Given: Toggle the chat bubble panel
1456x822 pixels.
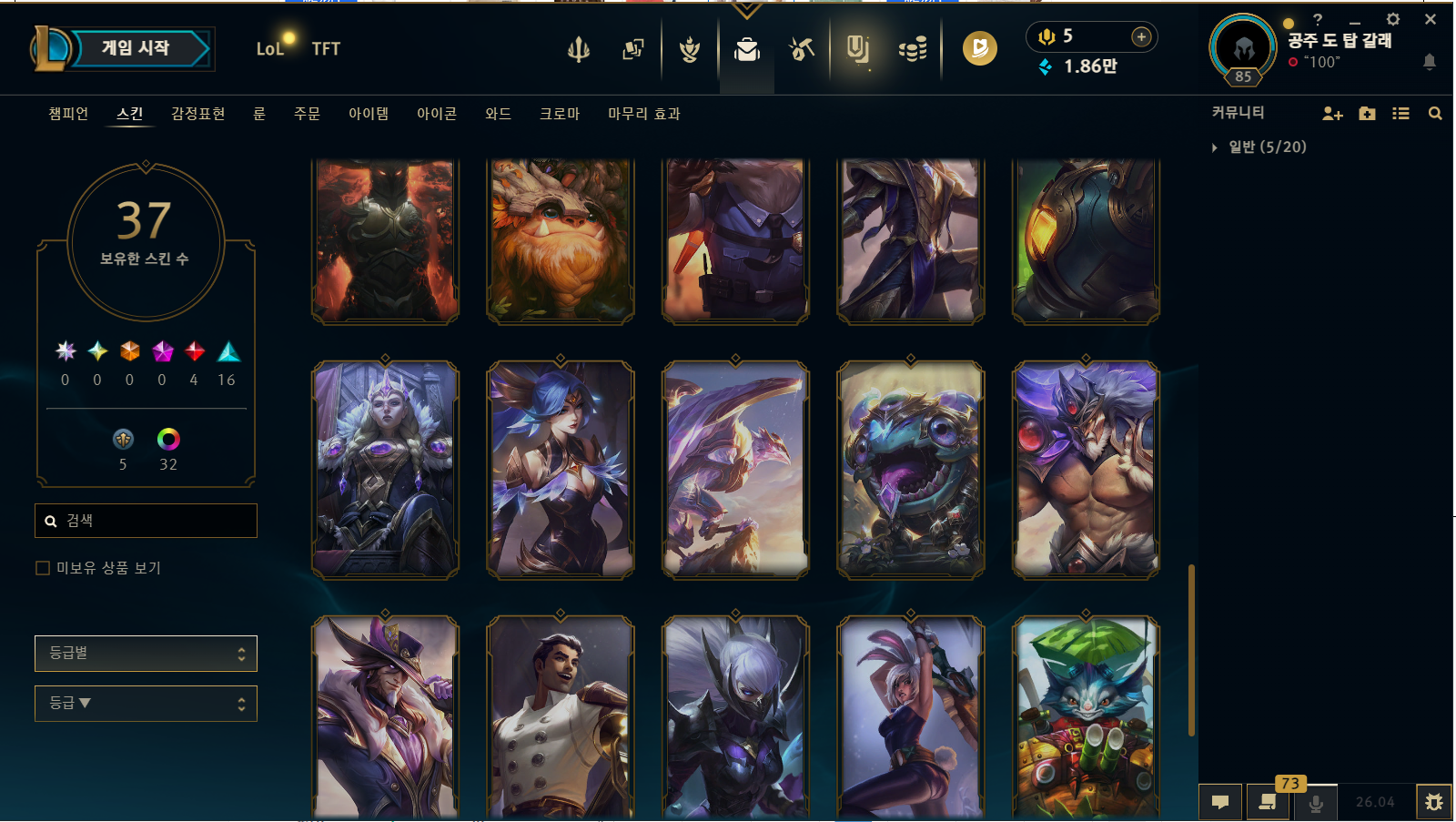Looking at the screenshot, I should (x=1220, y=802).
